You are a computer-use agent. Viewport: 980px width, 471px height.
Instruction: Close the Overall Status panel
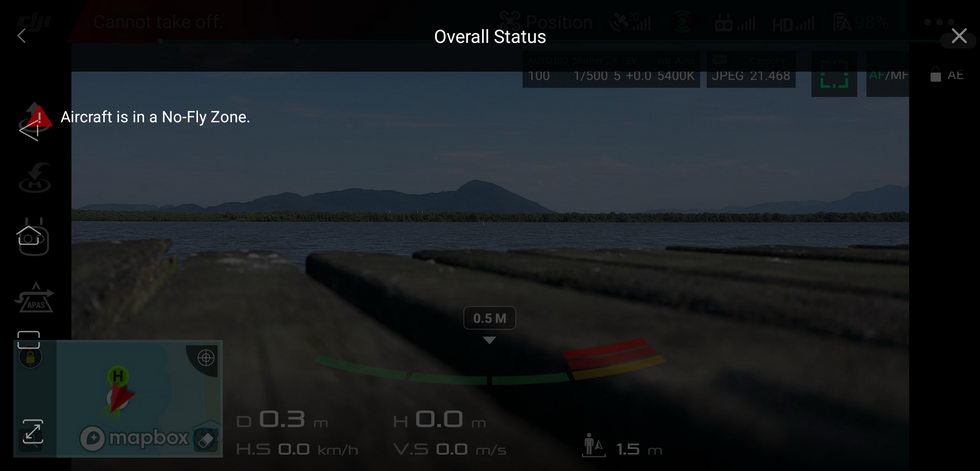[959, 37]
